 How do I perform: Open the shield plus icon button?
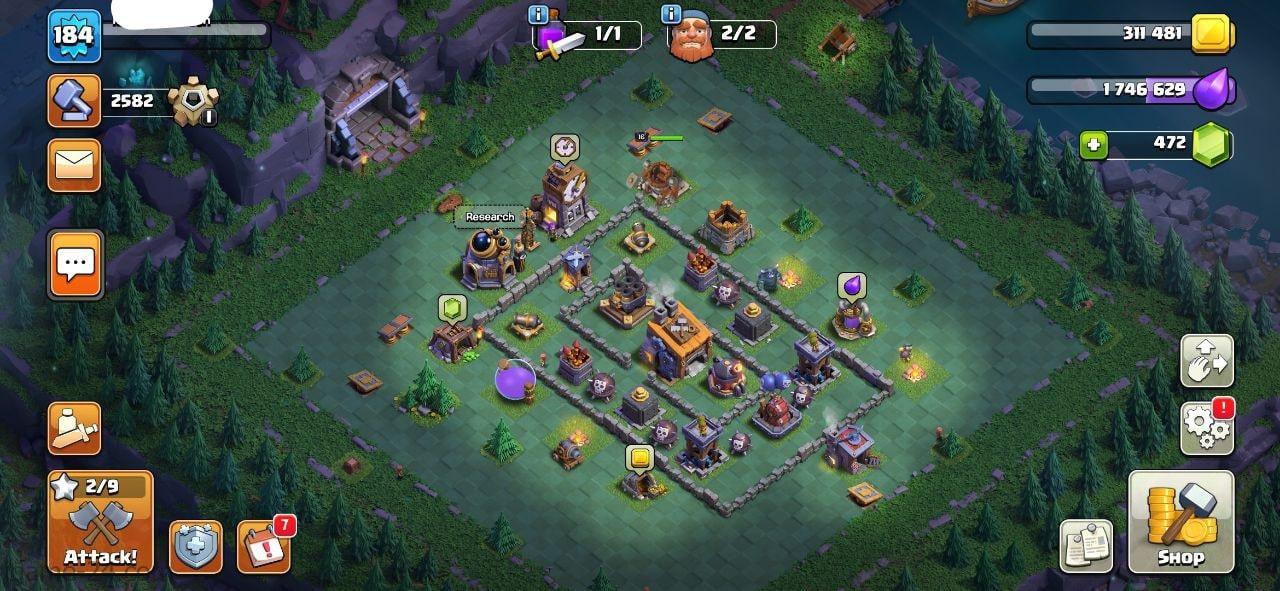195,547
